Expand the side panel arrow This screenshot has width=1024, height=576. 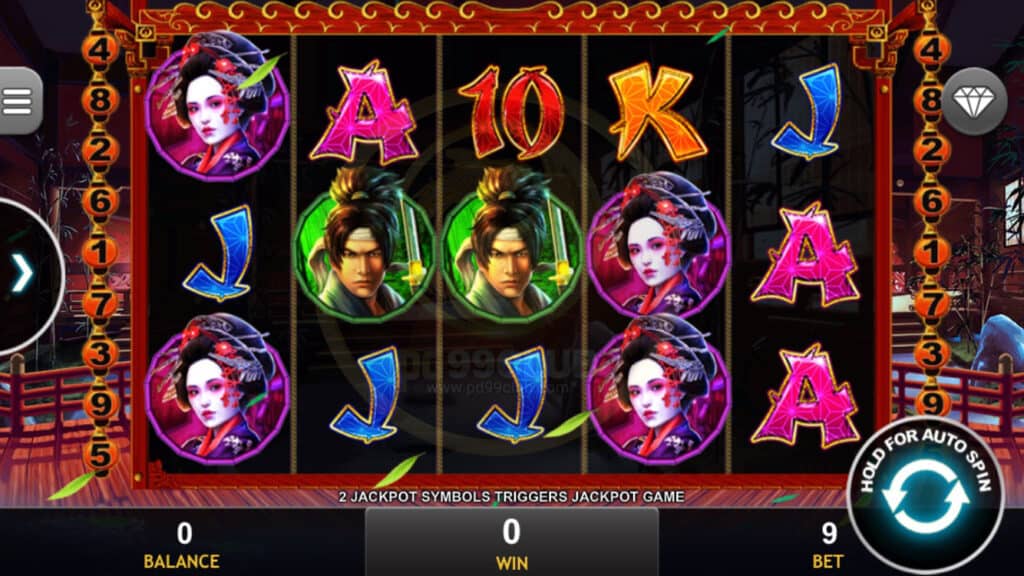pyautogui.click(x=22, y=274)
